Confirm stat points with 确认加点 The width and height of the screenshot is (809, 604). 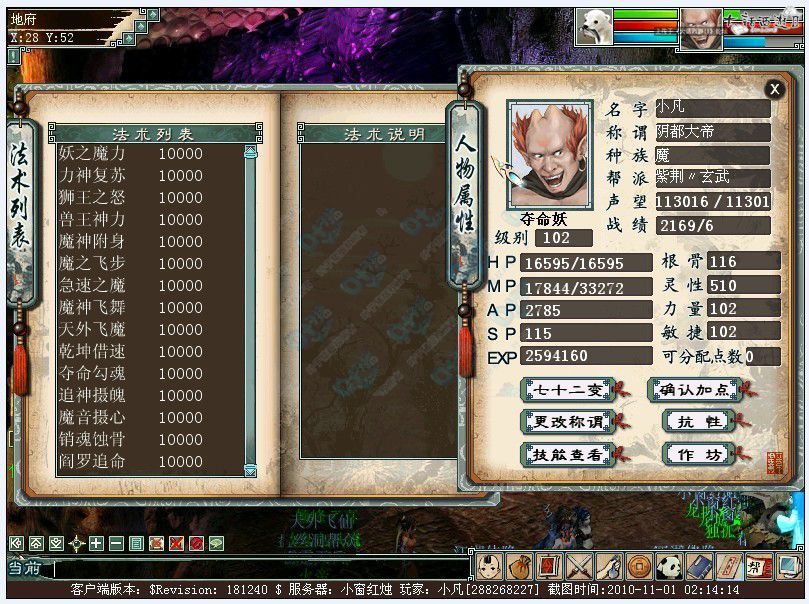[x=695, y=389]
